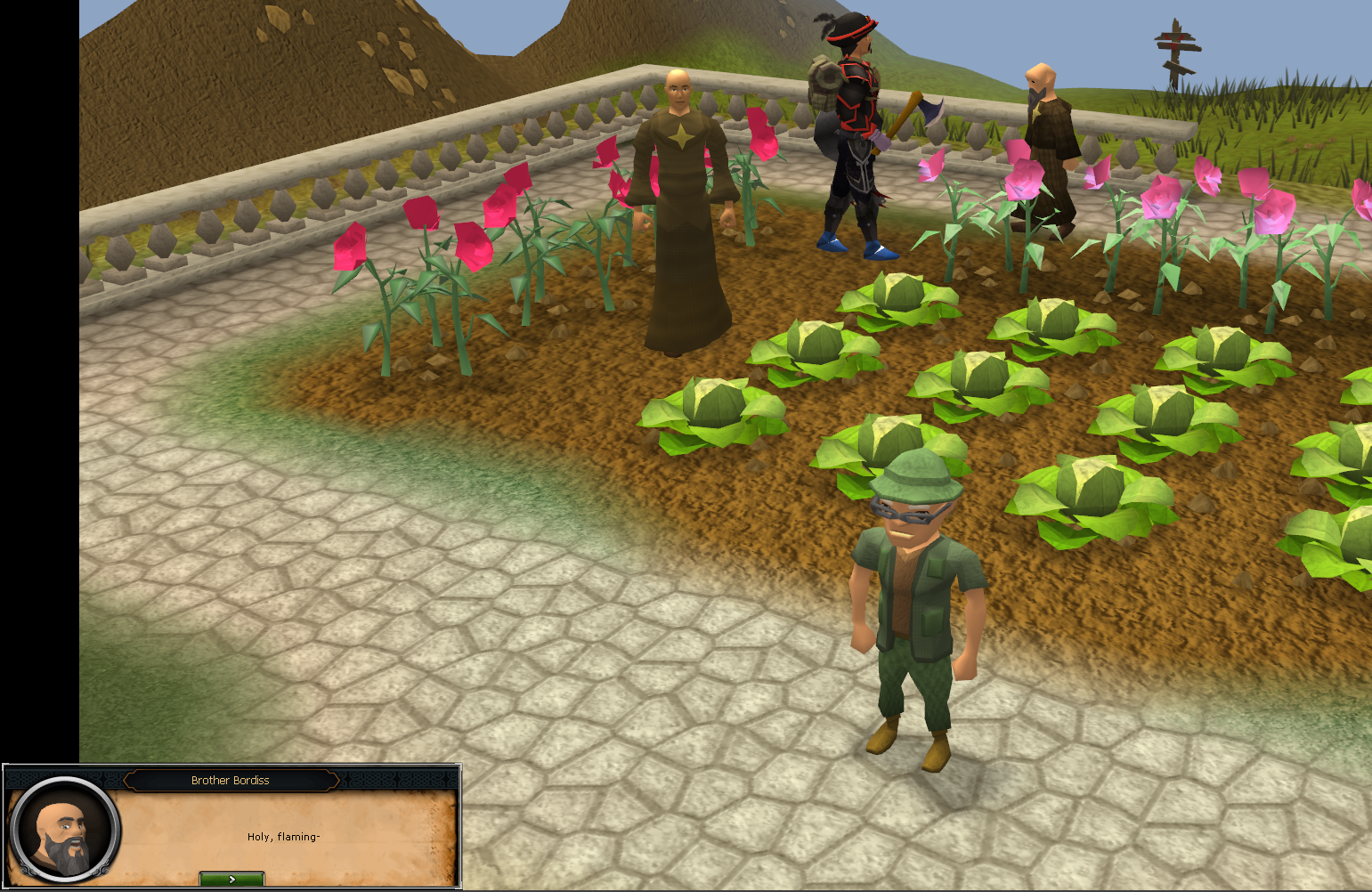Screen dimensions: 1372x892
Task: Continue Brother Bordiss's dialogue with the green arrow
Action: click(x=231, y=879)
